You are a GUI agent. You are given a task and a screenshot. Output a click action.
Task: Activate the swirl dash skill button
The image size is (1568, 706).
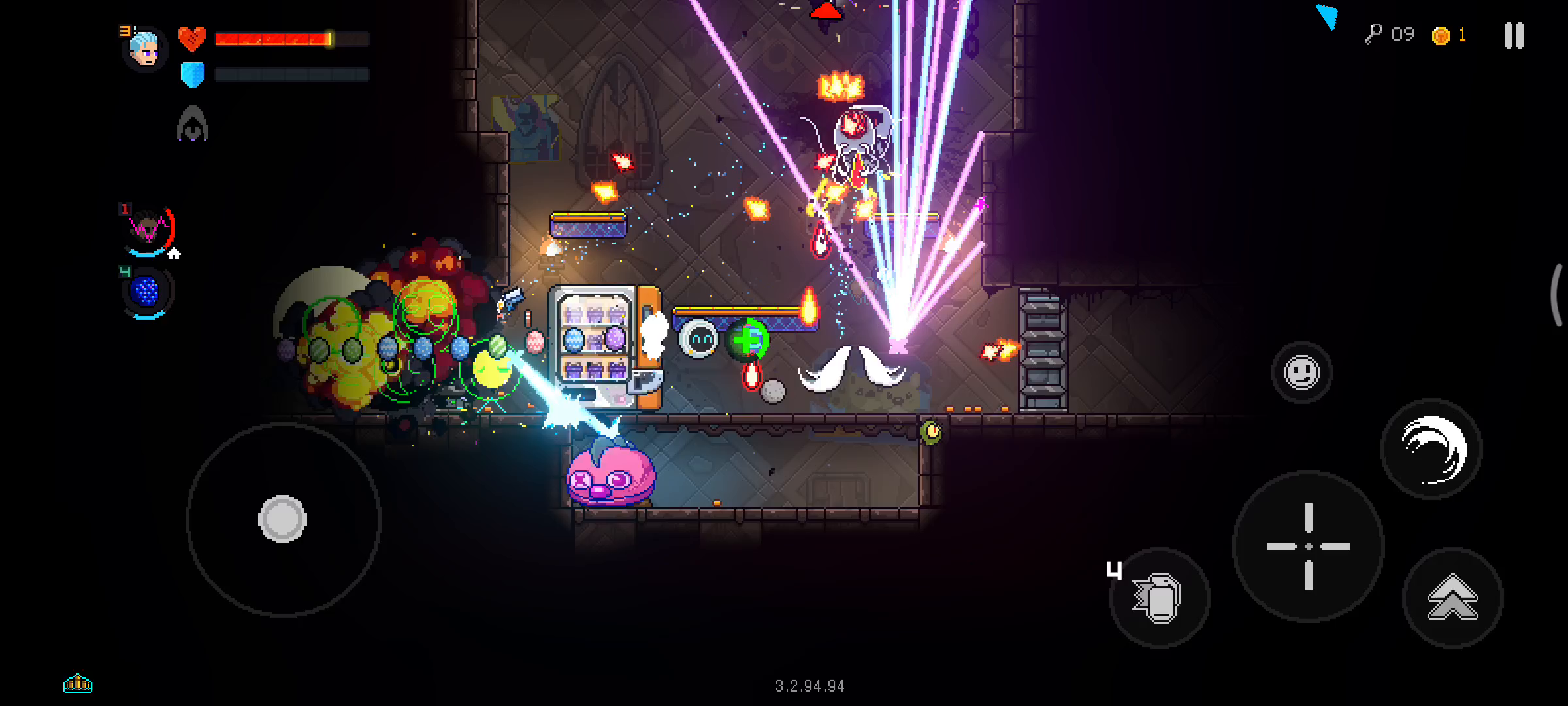[1431, 449]
